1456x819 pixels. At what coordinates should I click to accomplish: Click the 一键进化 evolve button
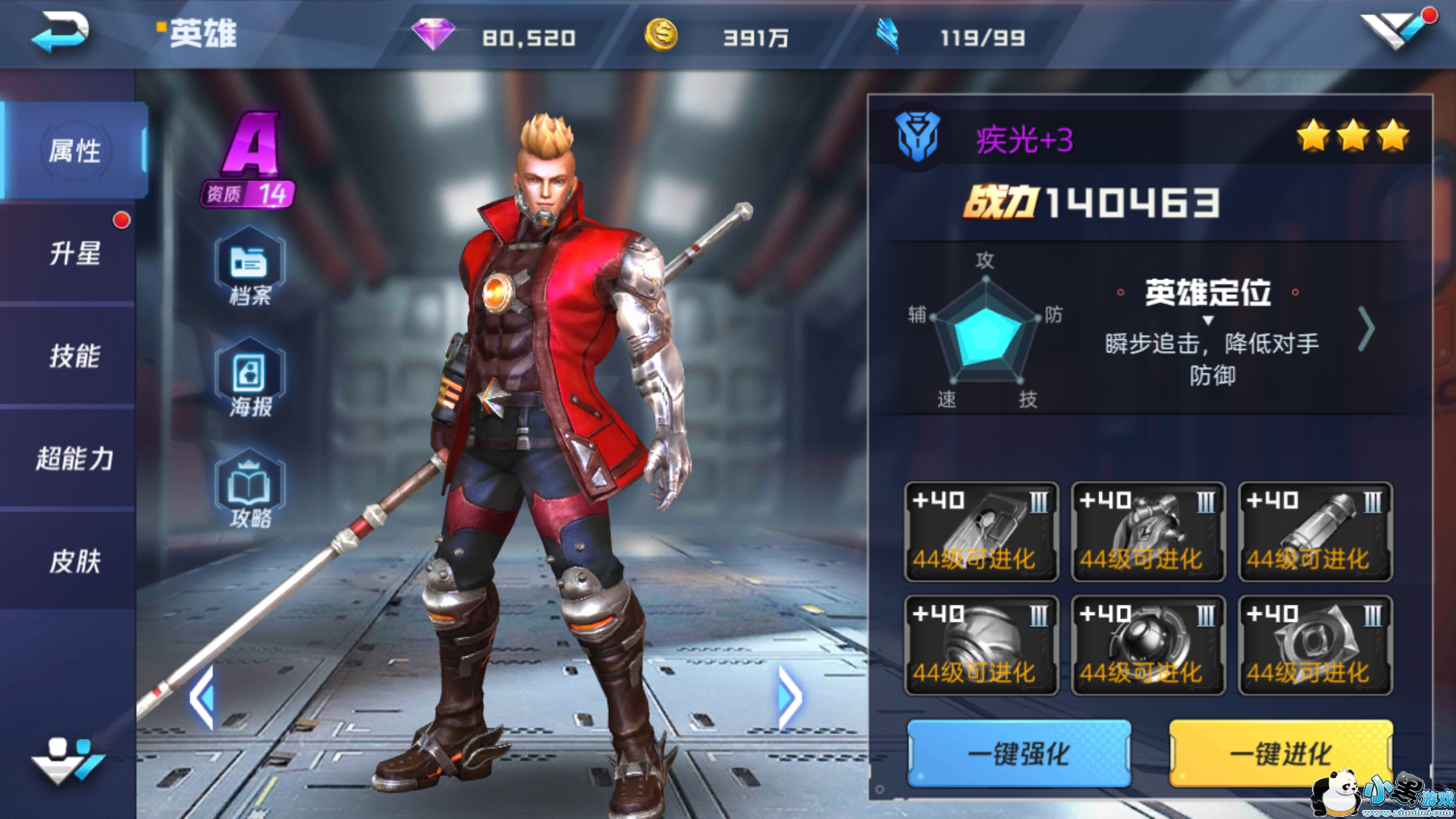coord(1280,753)
